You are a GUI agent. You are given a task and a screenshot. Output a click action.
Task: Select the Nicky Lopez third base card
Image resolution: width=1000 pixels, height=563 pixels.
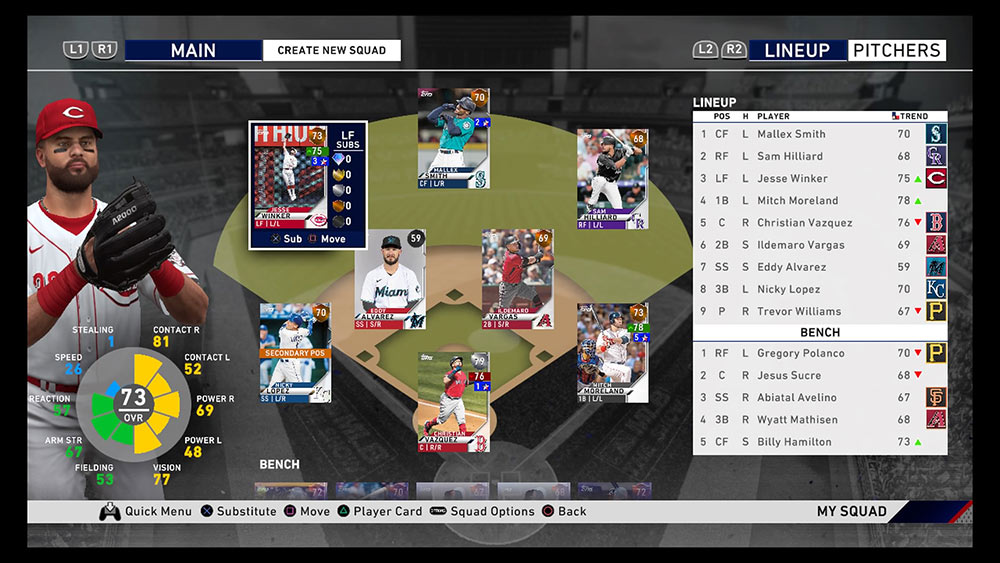[294, 353]
